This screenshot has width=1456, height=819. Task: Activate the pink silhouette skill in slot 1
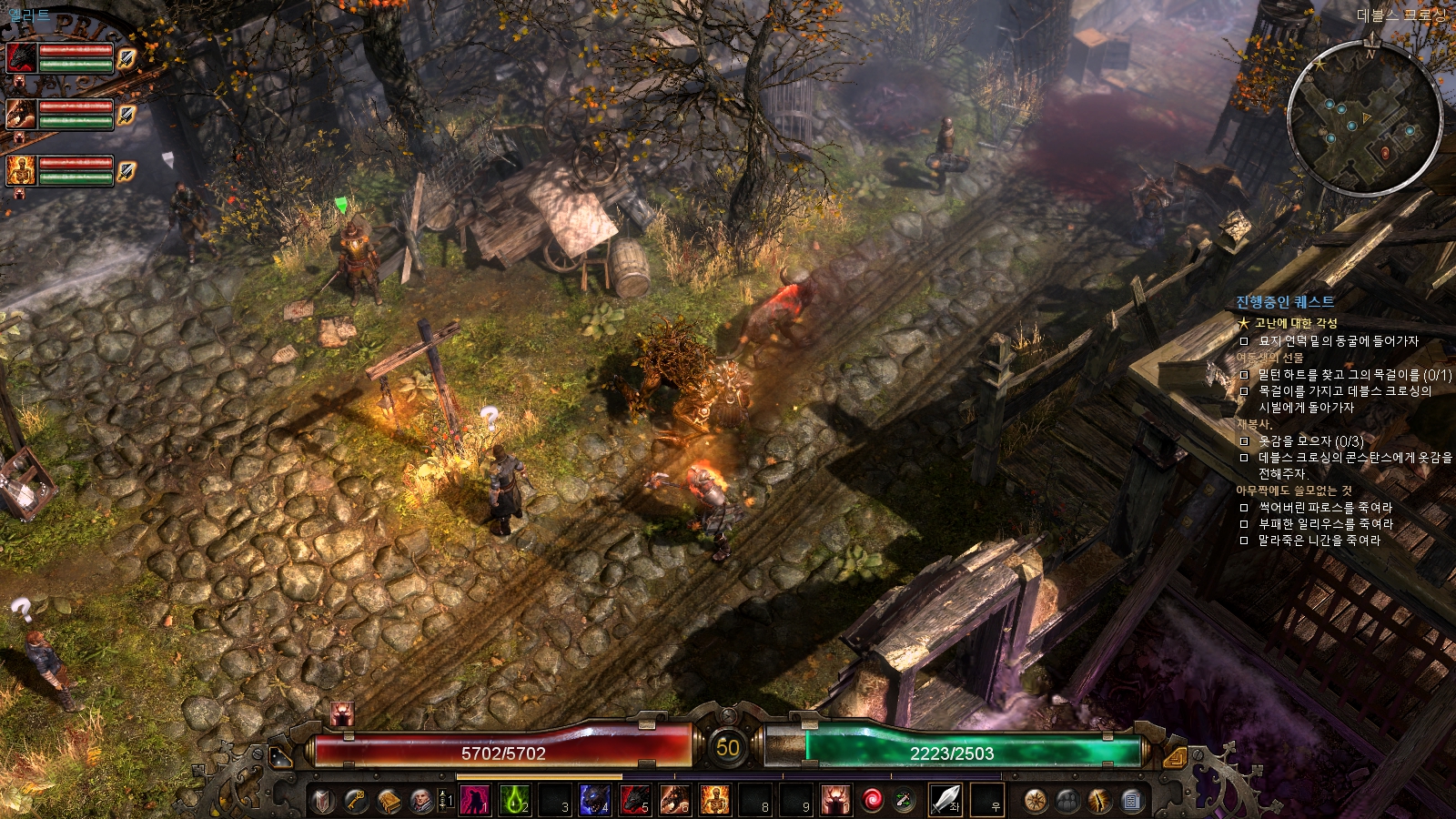point(474,801)
